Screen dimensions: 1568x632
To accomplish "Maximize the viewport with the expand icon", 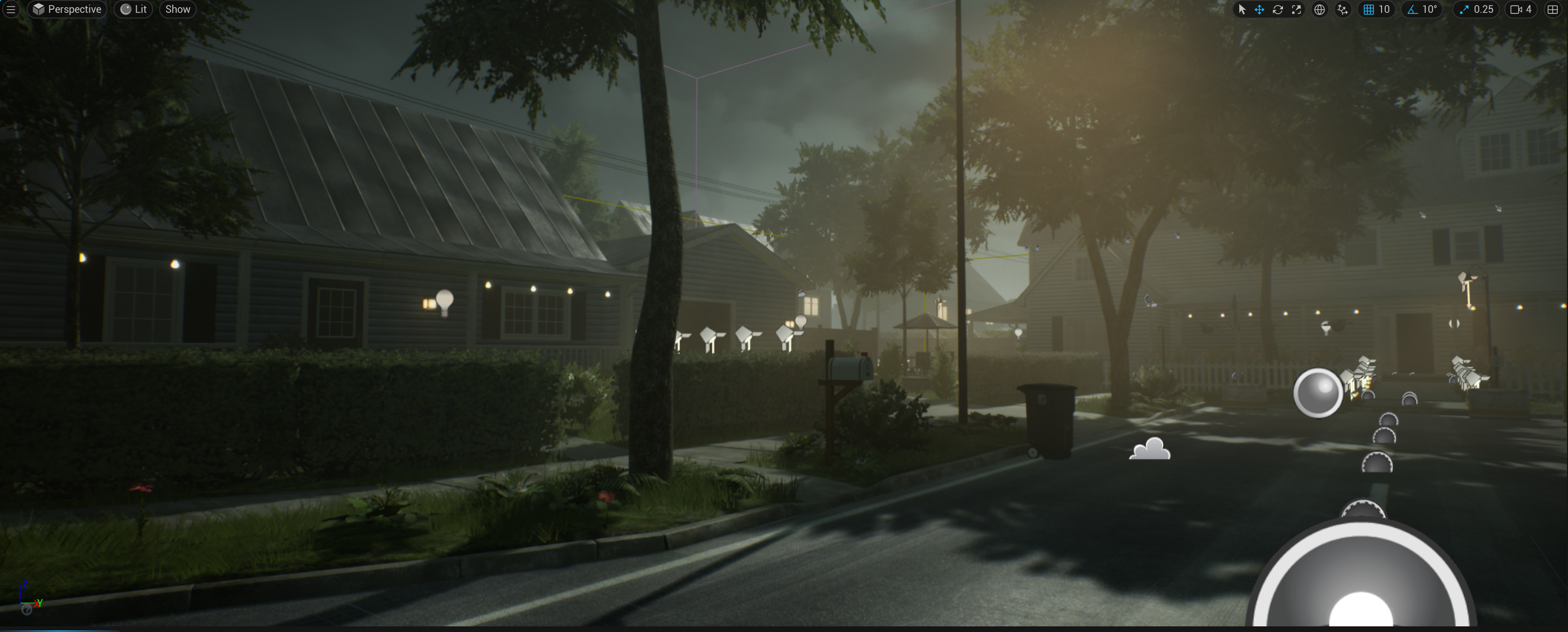I will click(1296, 9).
